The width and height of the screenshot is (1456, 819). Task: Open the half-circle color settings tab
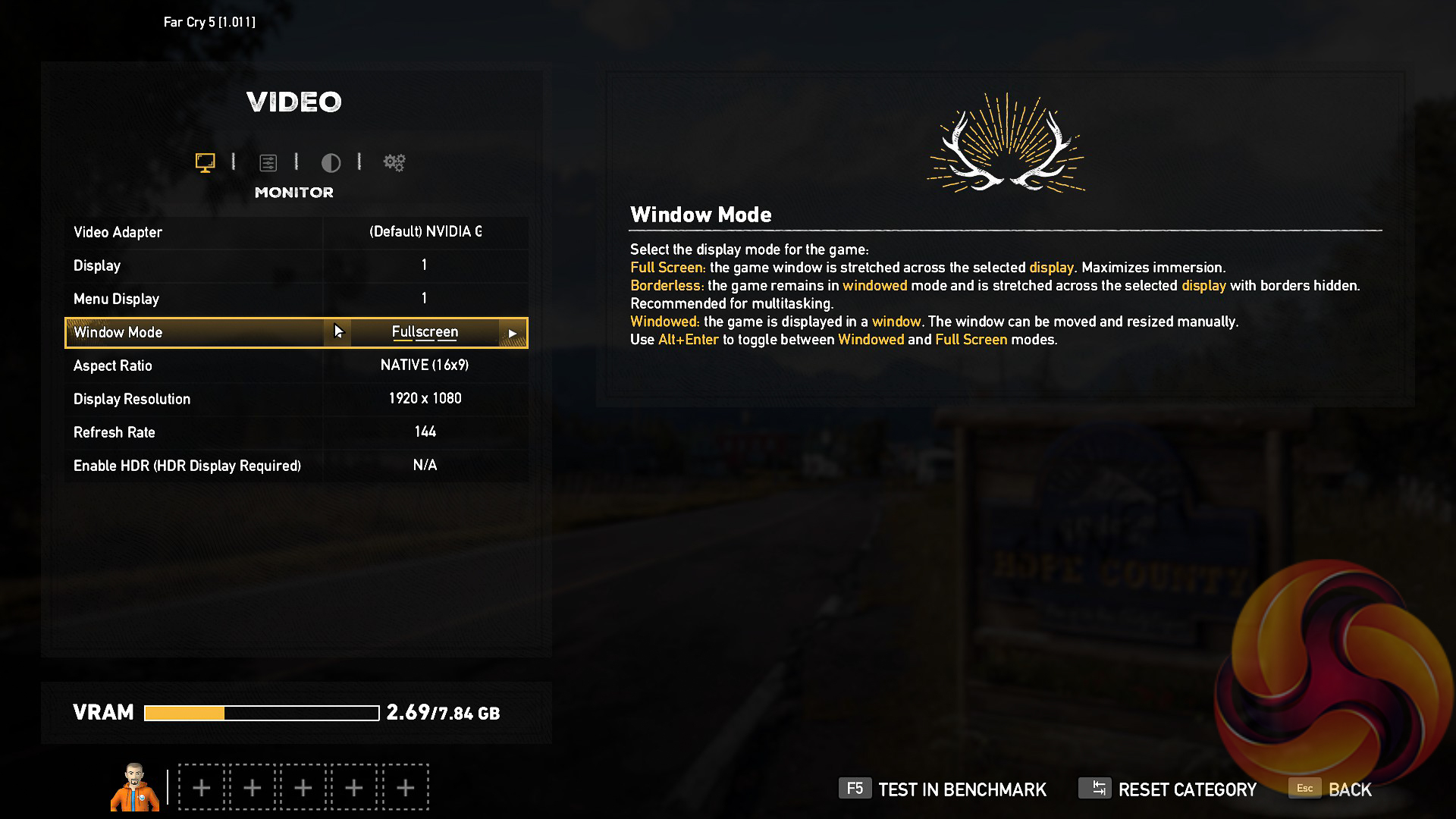click(x=331, y=162)
